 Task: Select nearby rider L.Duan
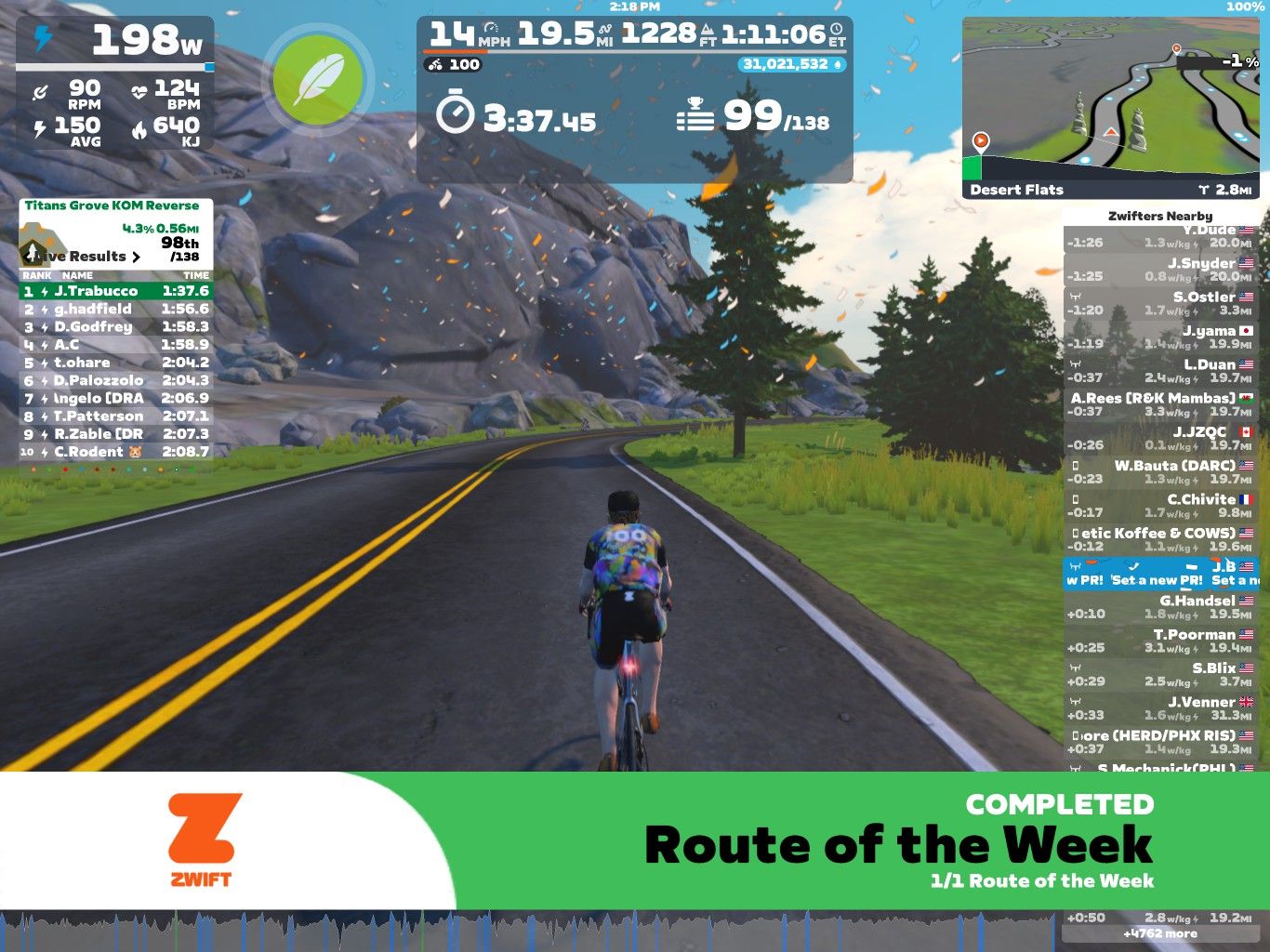(1159, 371)
